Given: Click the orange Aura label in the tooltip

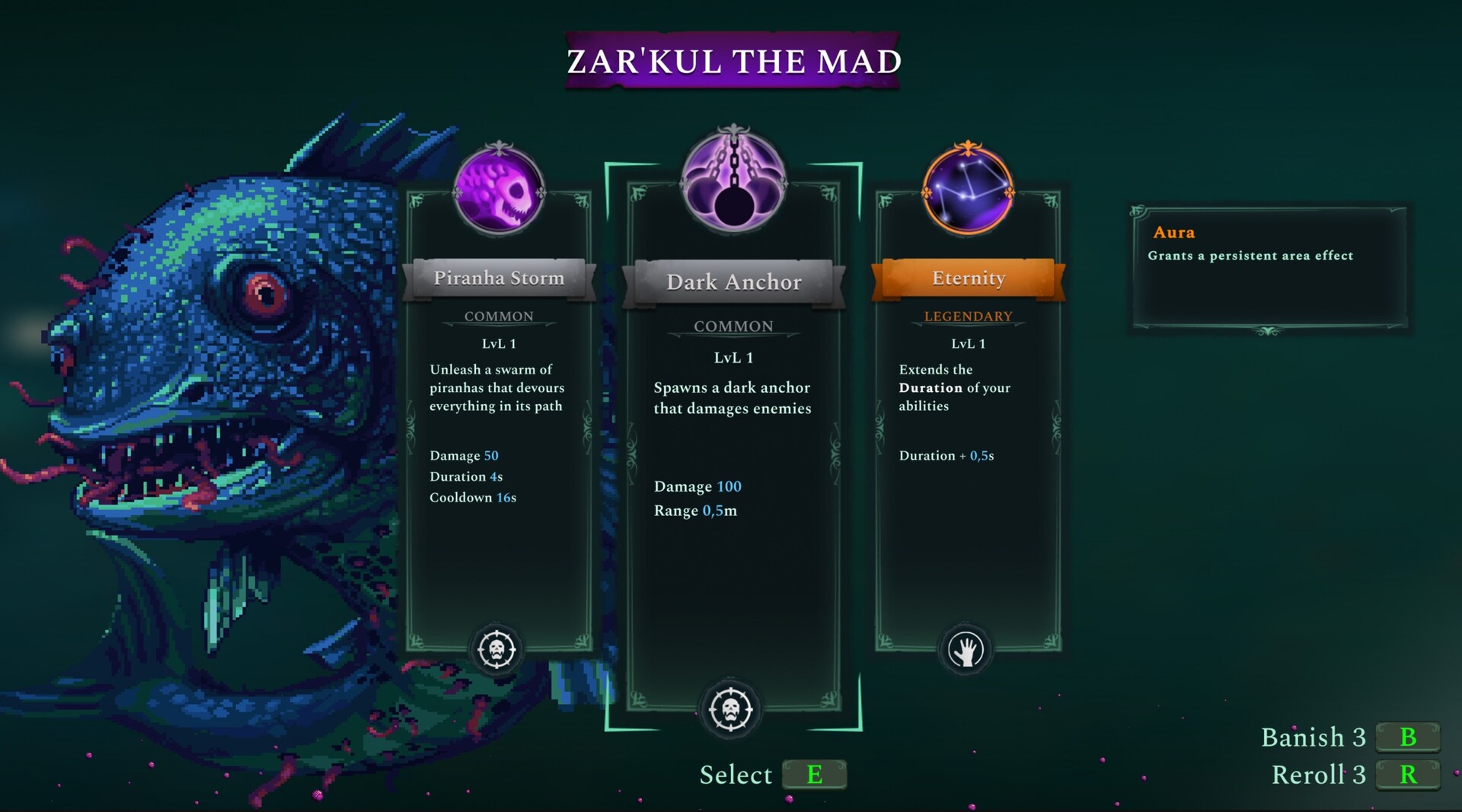Looking at the screenshot, I should 1173,233.
